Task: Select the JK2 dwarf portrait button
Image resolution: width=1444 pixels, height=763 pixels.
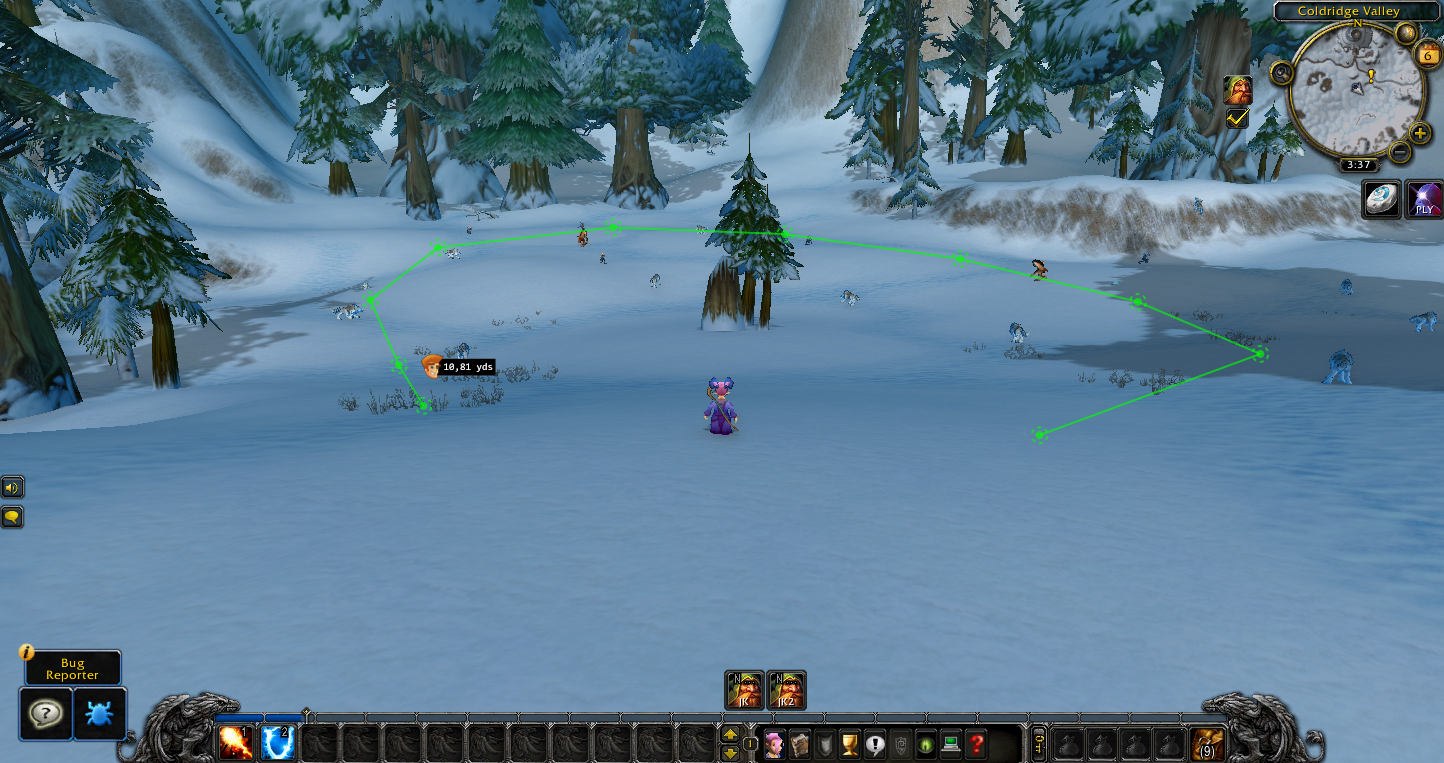Action: coord(786,690)
